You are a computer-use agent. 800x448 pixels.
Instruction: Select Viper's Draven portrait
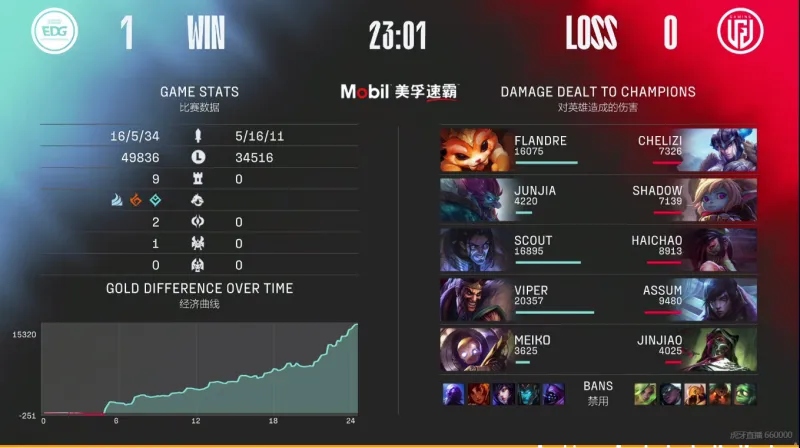475,299
